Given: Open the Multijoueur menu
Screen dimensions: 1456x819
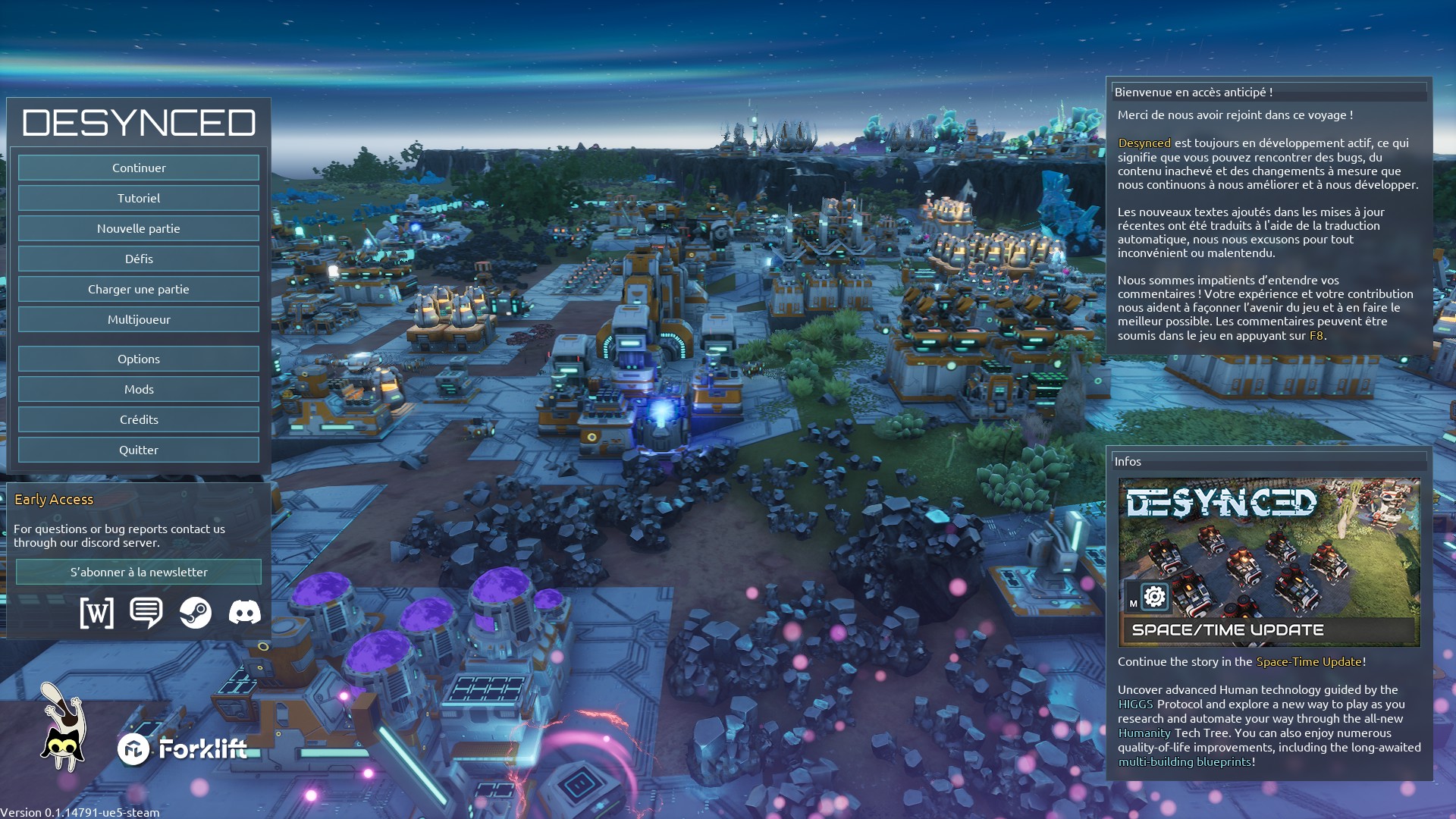Looking at the screenshot, I should (x=139, y=319).
